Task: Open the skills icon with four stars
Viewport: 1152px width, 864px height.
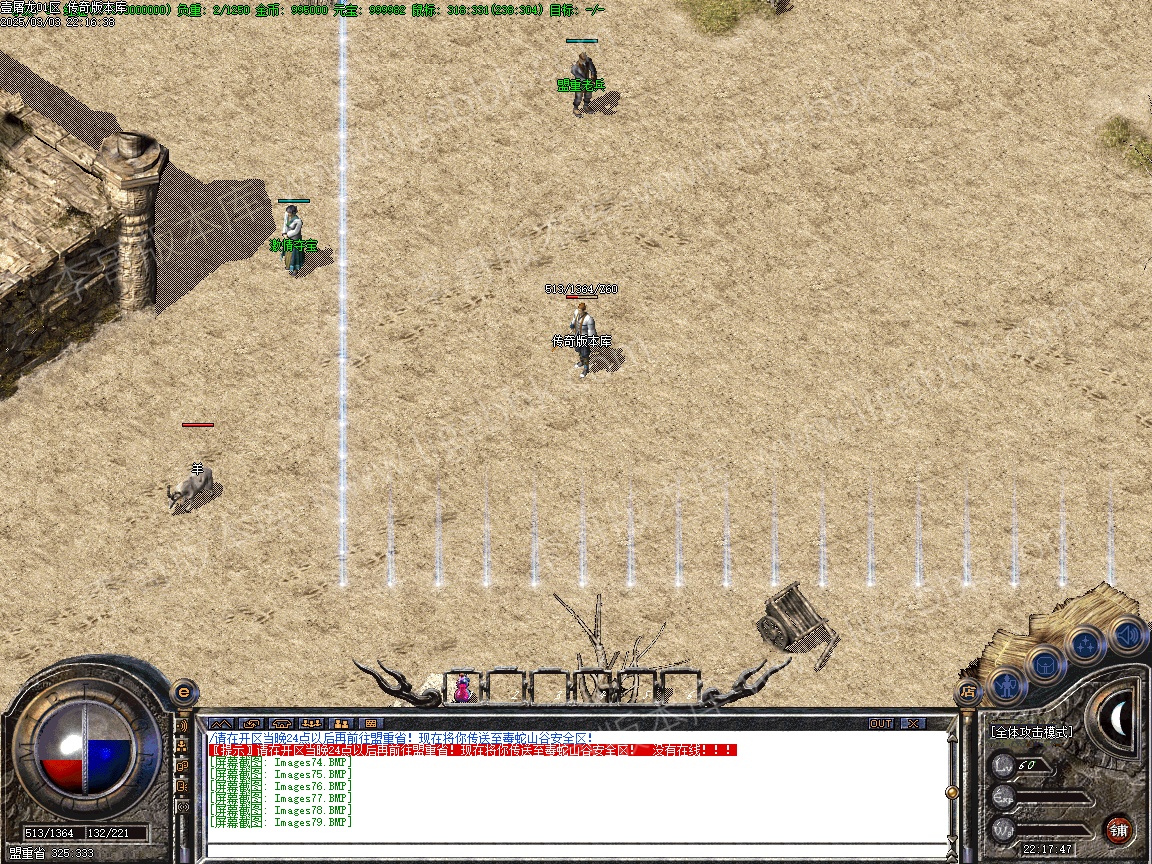Action: pyautogui.click(x=1087, y=645)
